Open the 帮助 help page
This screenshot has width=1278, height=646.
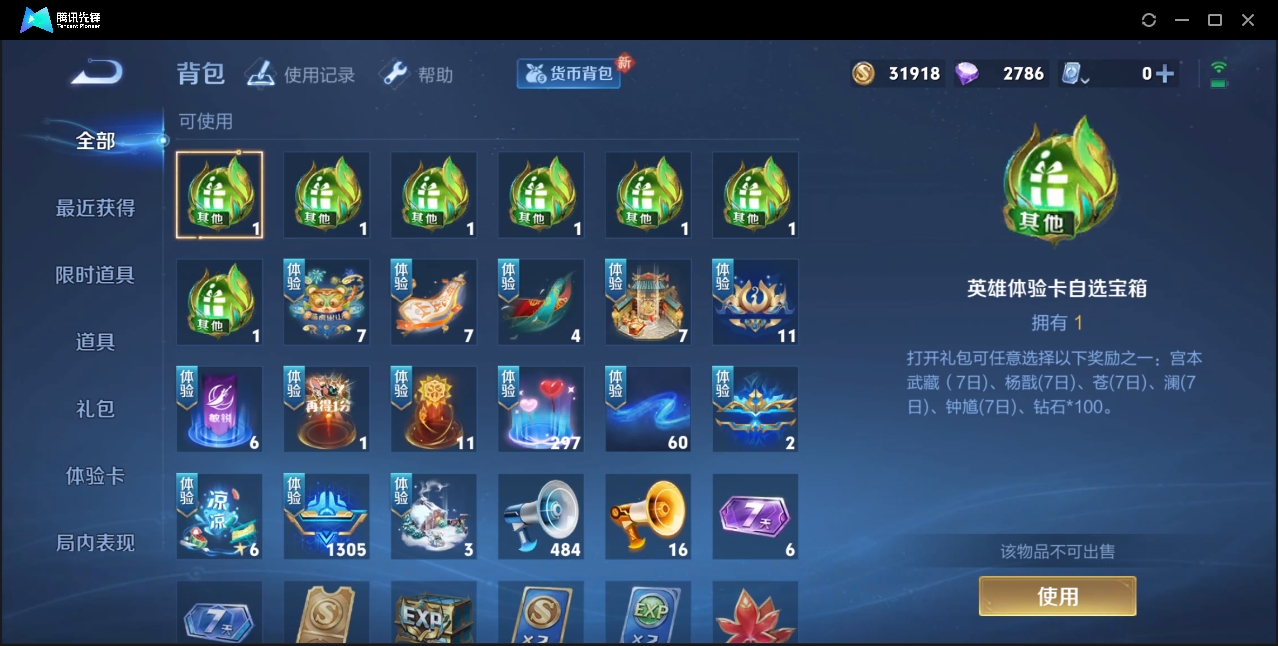click(417, 75)
